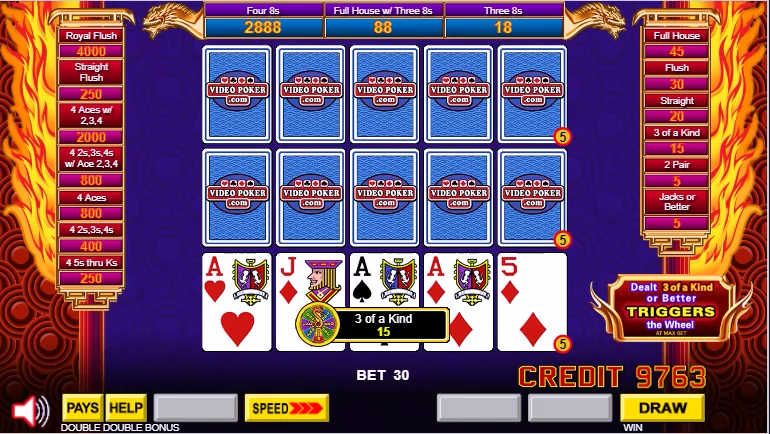Click the DRAW button
Screen dimensions: 770x434
click(662, 408)
